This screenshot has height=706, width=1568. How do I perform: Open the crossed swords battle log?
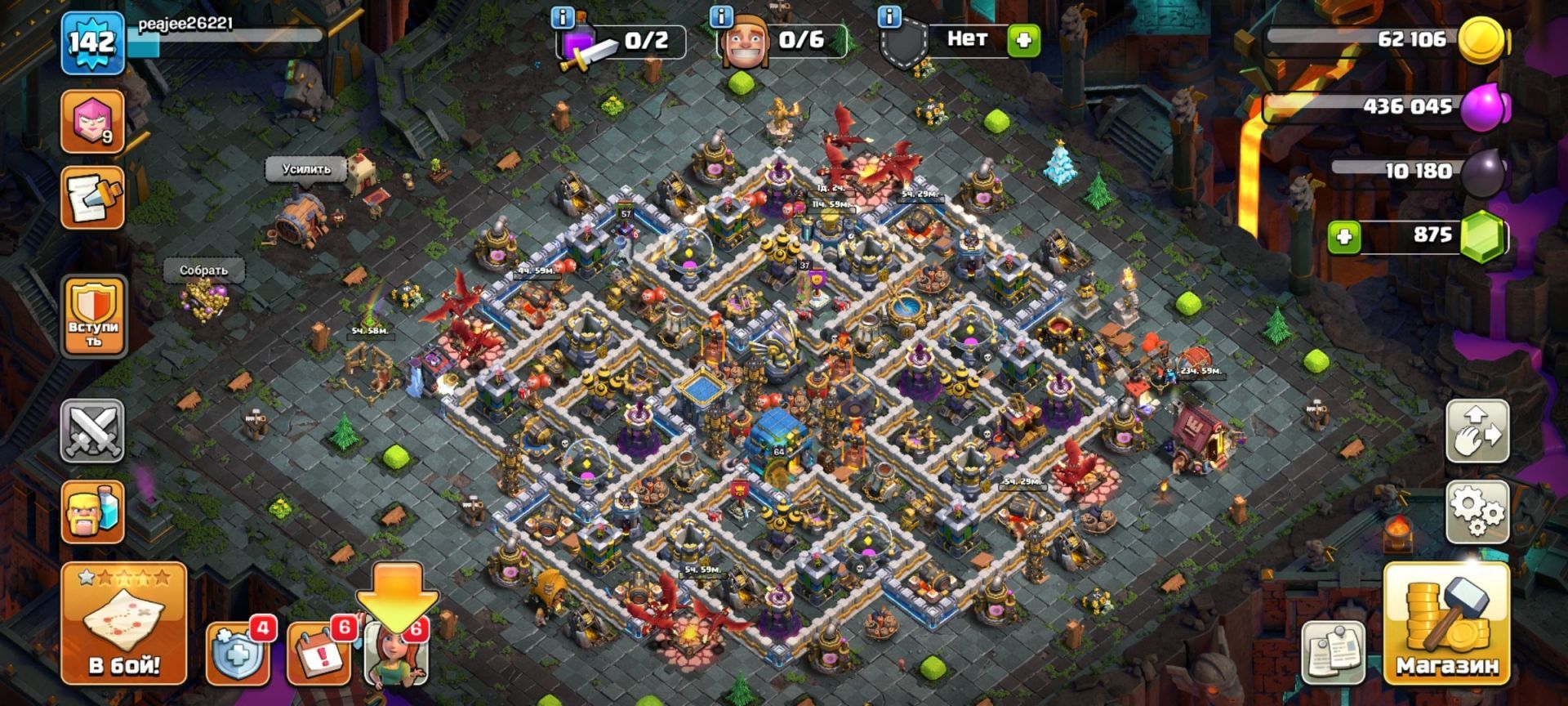(92, 431)
